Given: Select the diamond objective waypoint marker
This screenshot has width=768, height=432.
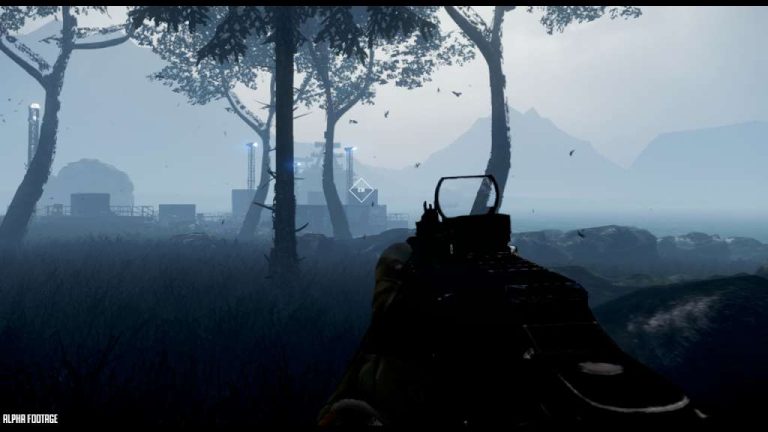Looking at the screenshot, I should point(361,189).
